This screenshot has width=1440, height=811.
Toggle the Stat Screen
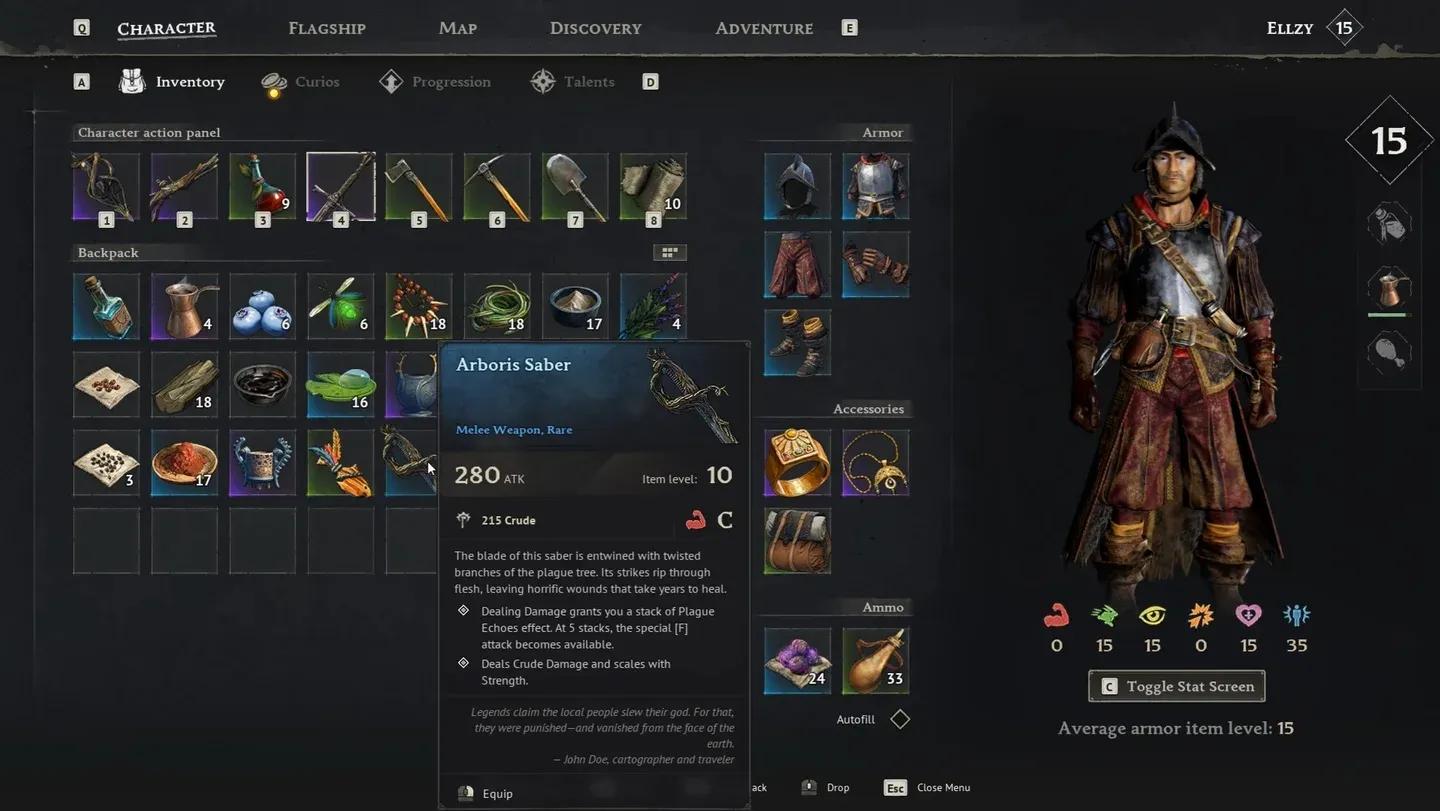click(x=1176, y=686)
